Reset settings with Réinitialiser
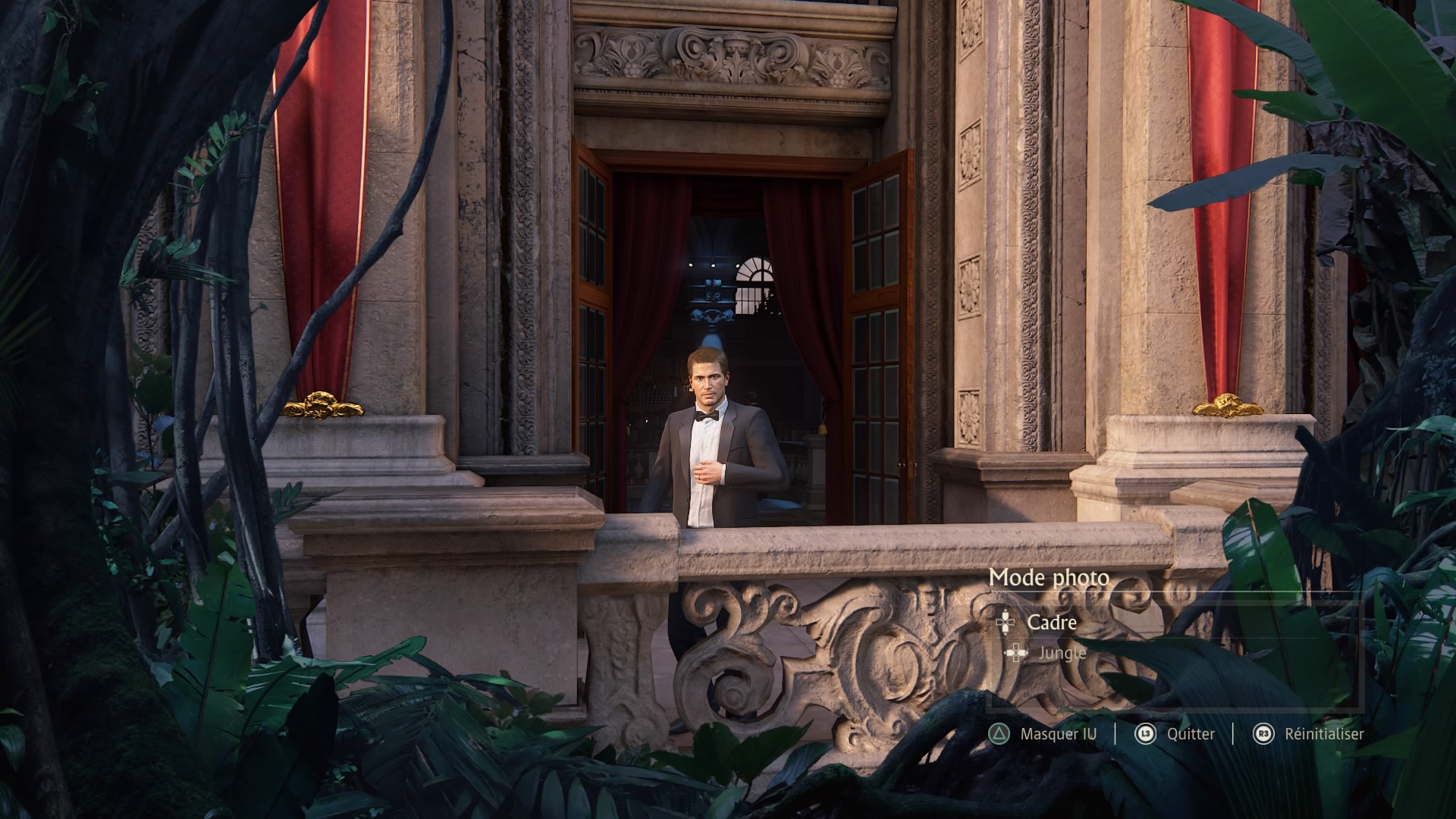Screen dimensions: 1456x819 pyautogui.click(x=1323, y=734)
